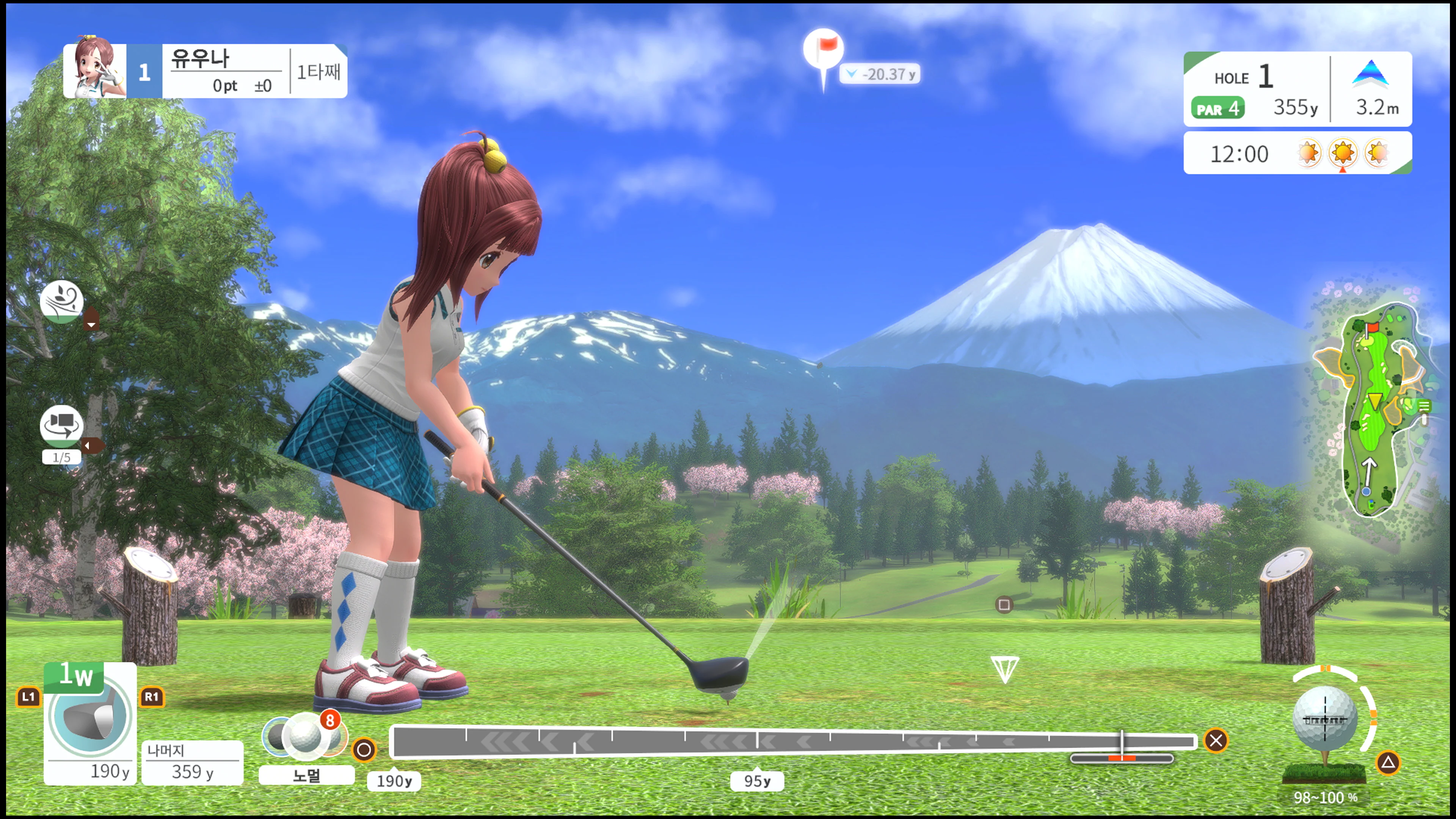Open the course minimap
The height and width of the screenshot is (819, 1456).
(x=1371, y=410)
